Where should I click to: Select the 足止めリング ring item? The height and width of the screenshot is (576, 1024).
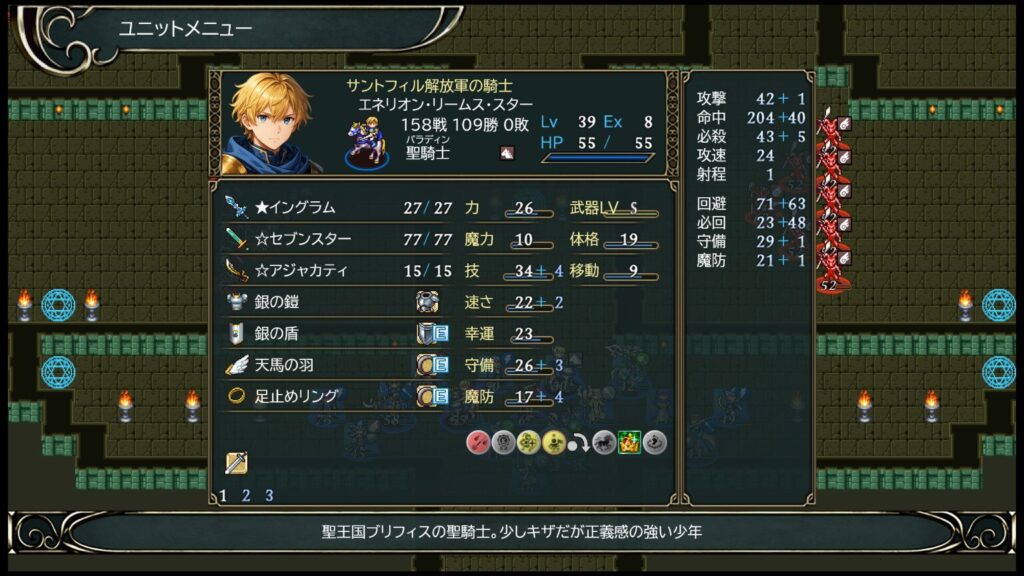pos(298,396)
